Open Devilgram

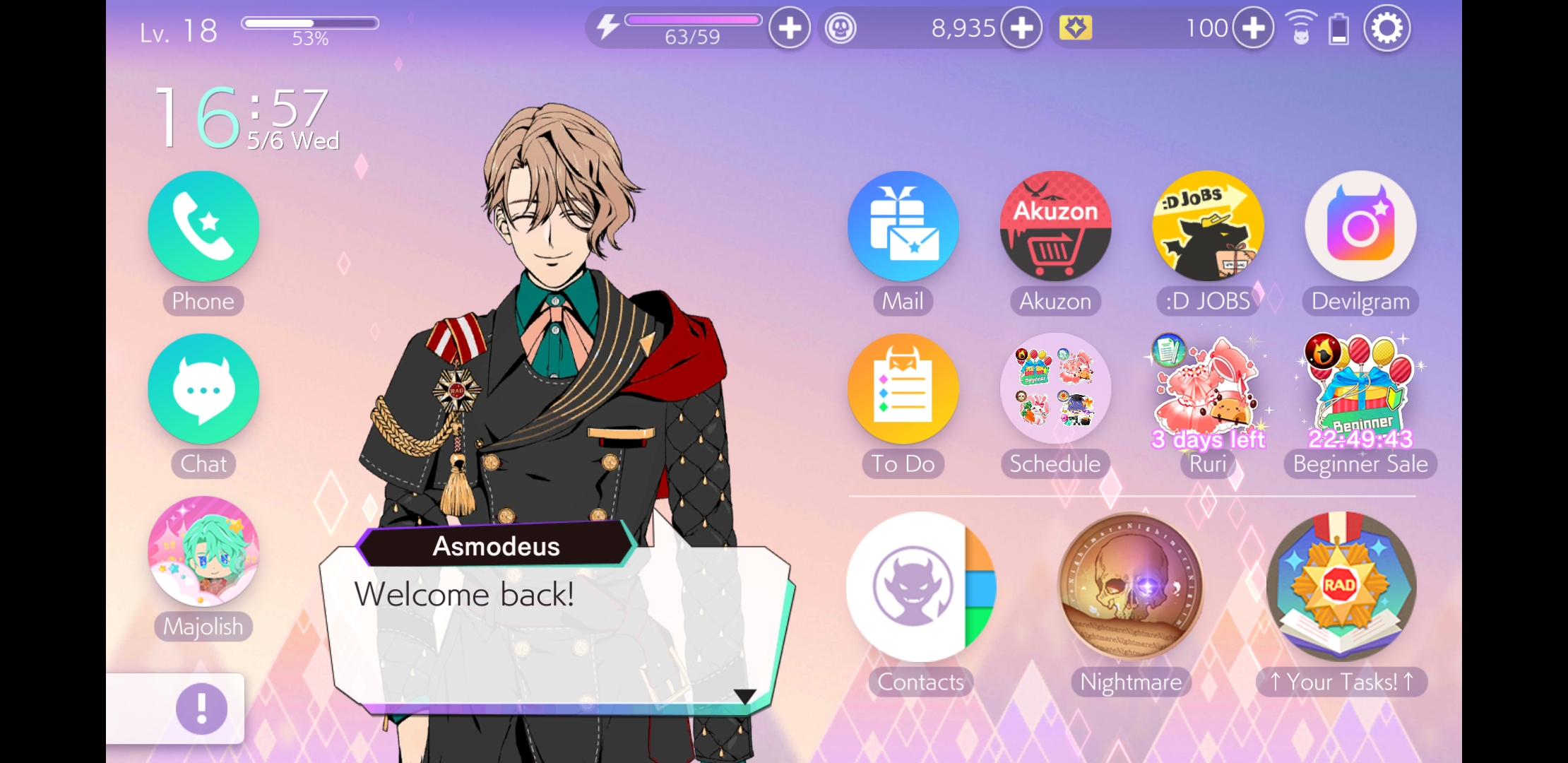[x=1360, y=227]
